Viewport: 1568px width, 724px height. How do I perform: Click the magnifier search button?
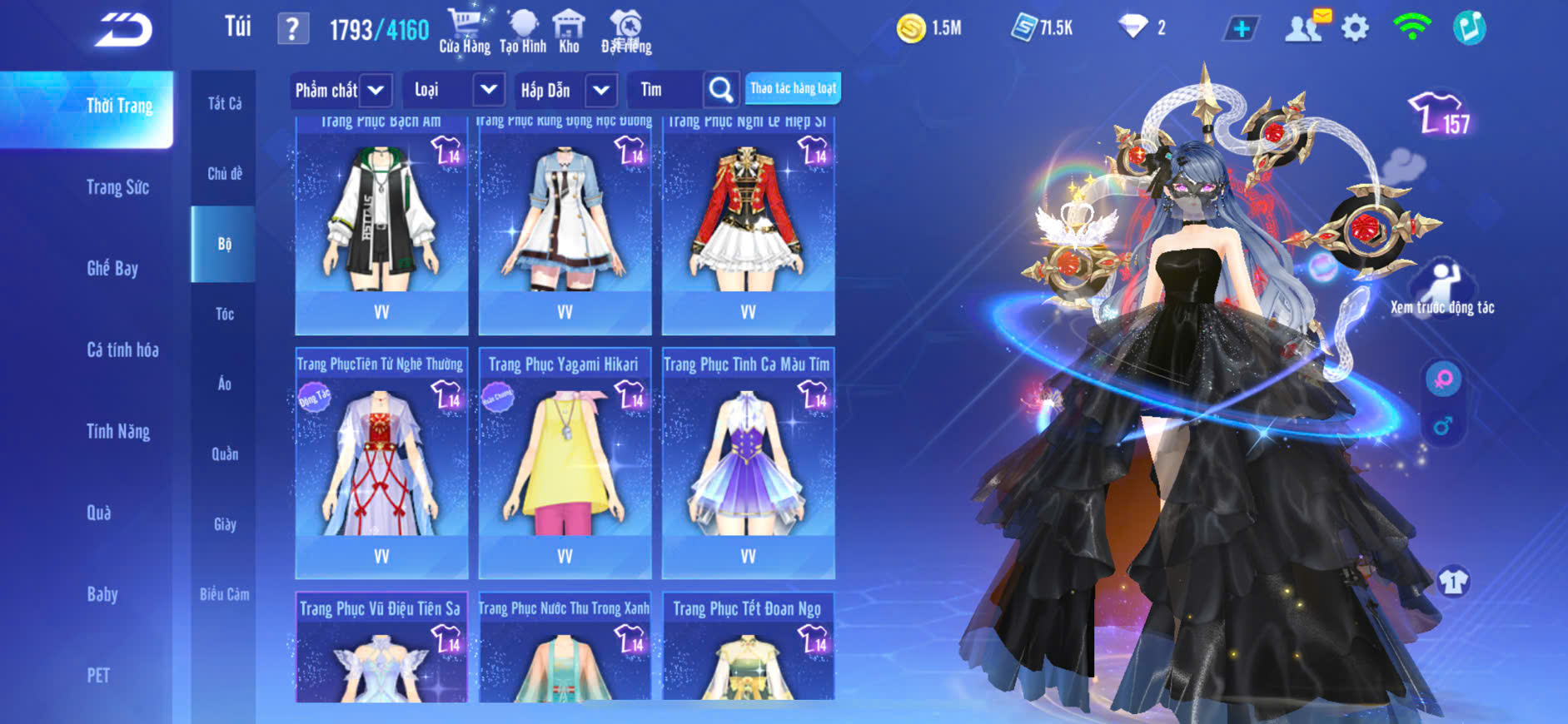click(721, 90)
